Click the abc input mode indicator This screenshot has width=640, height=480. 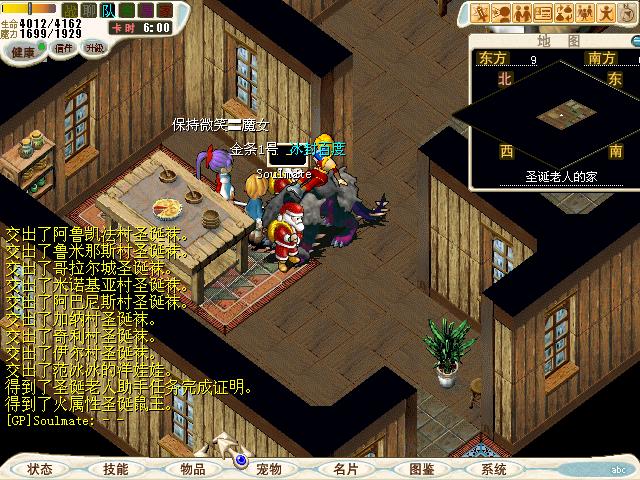(x=619, y=467)
